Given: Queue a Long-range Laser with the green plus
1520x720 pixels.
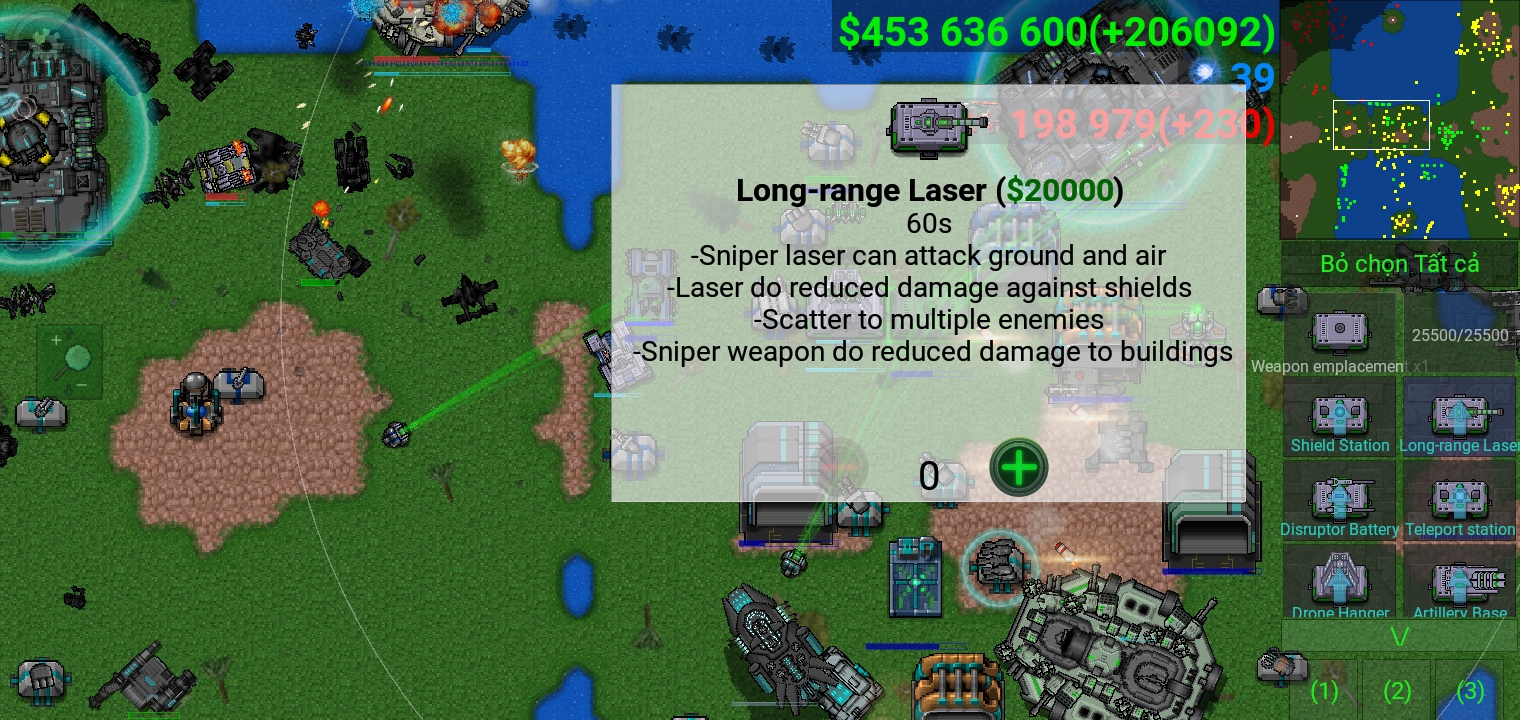Looking at the screenshot, I should click(1018, 468).
